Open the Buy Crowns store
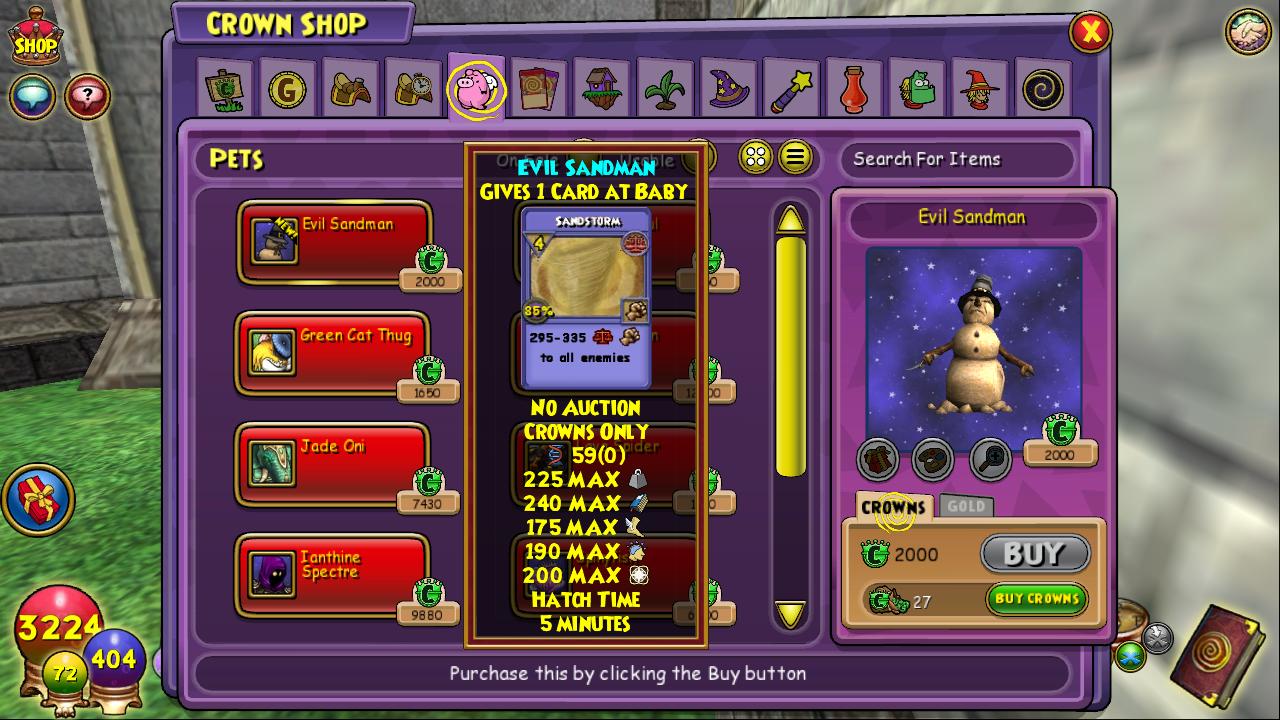The width and height of the screenshot is (1280, 720). pos(1037,599)
